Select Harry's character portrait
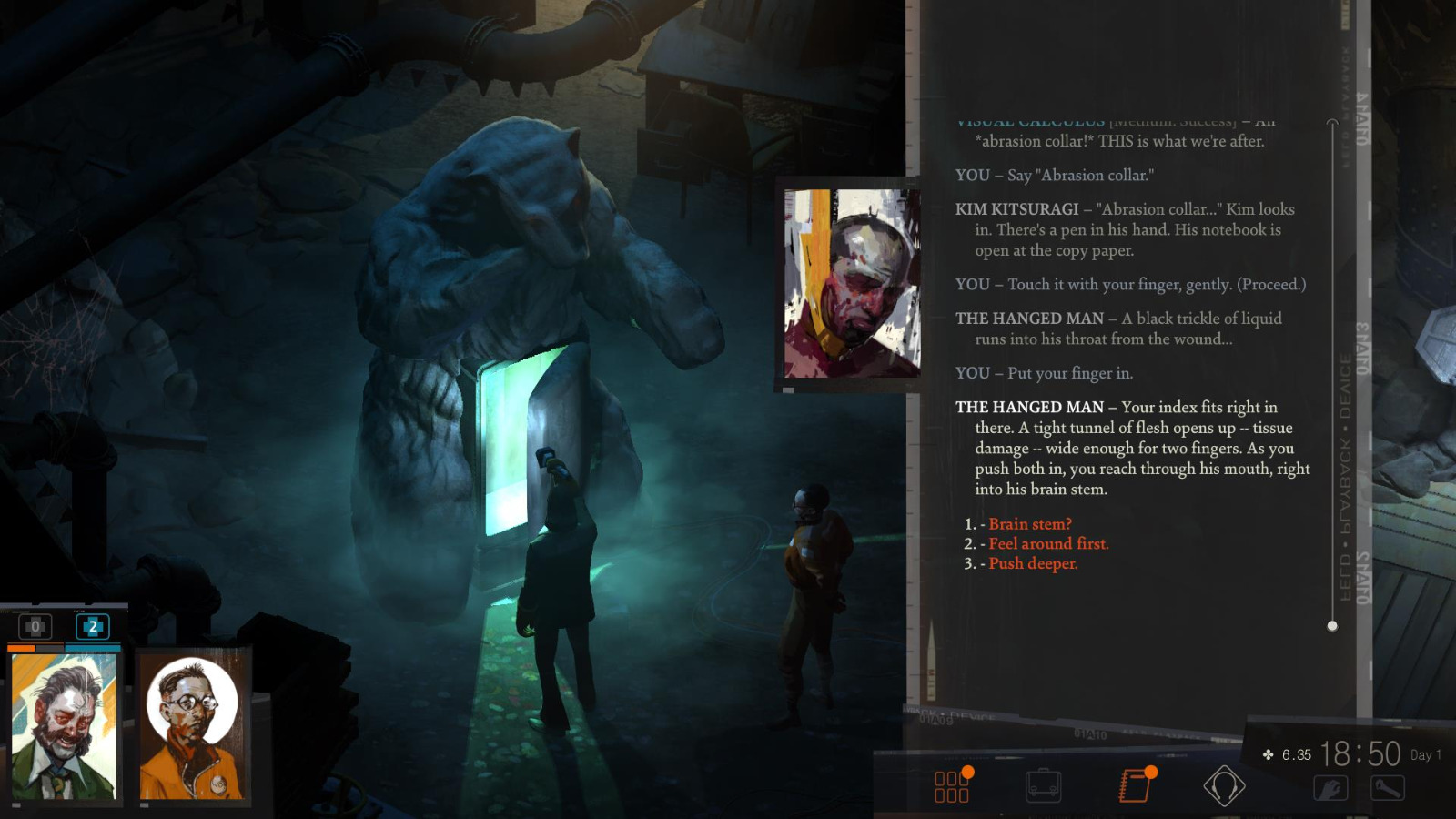 (65, 727)
